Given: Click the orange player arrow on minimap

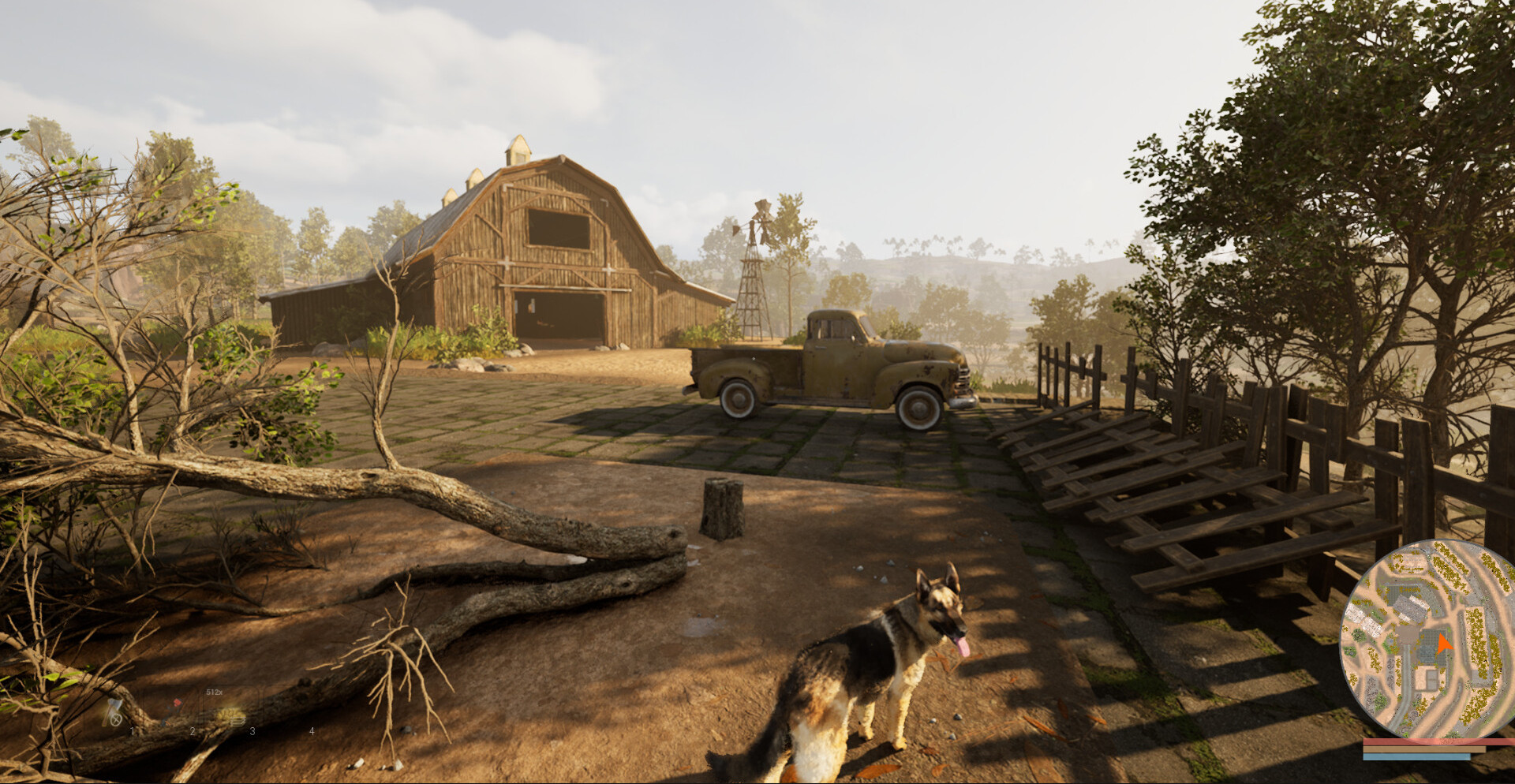Looking at the screenshot, I should pyautogui.click(x=1443, y=644).
